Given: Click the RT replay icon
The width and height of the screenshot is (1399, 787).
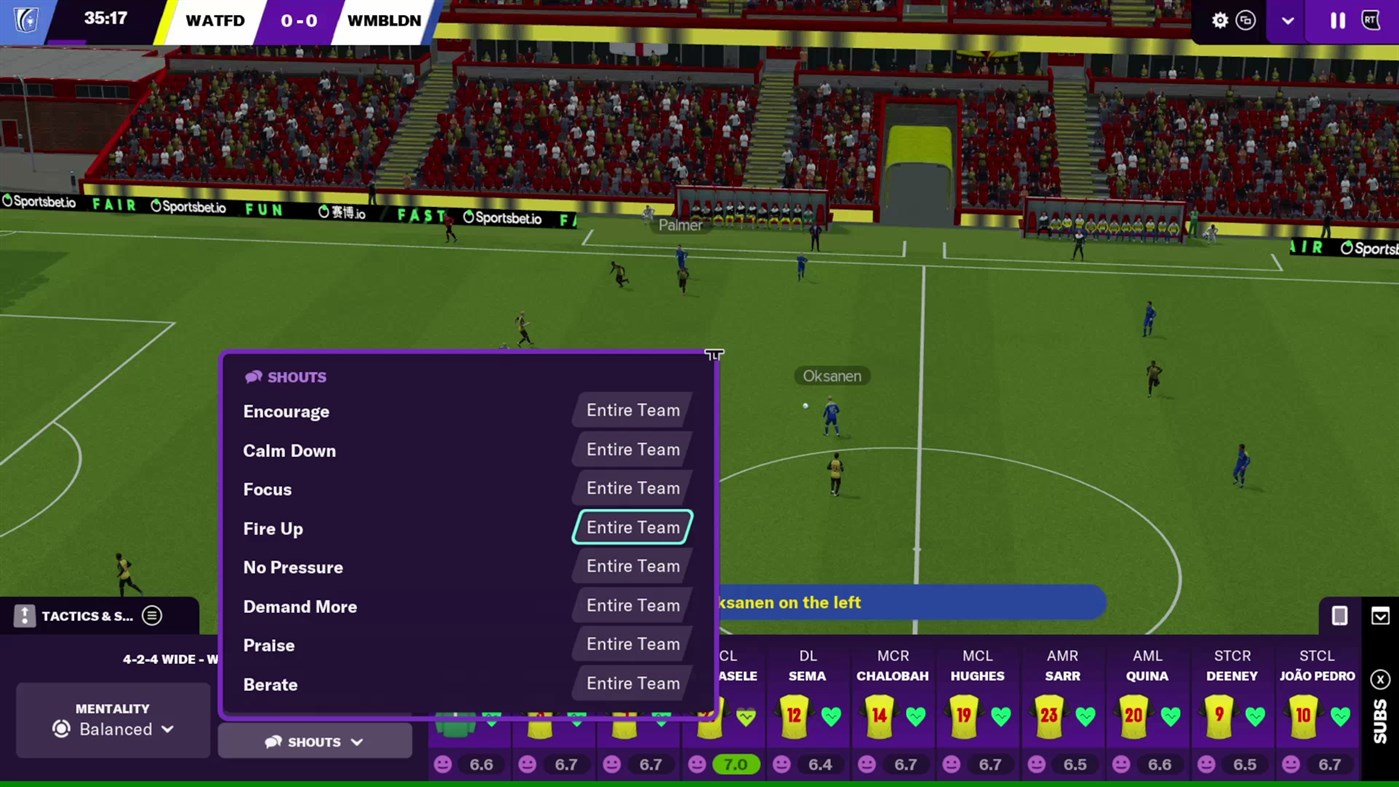Looking at the screenshot, I should (x=1372, y=20).
